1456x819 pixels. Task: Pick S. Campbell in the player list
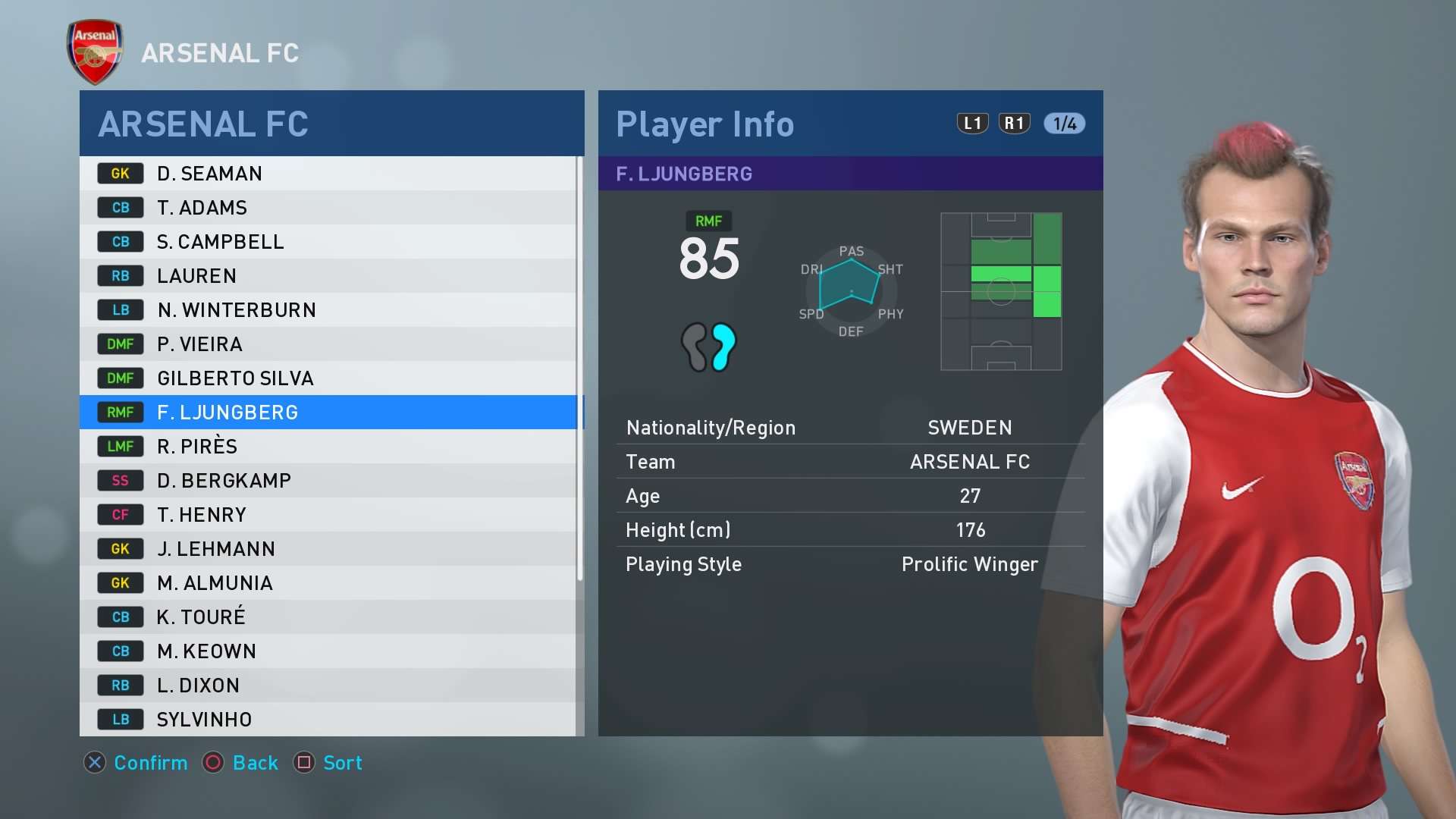pos(328,242)
